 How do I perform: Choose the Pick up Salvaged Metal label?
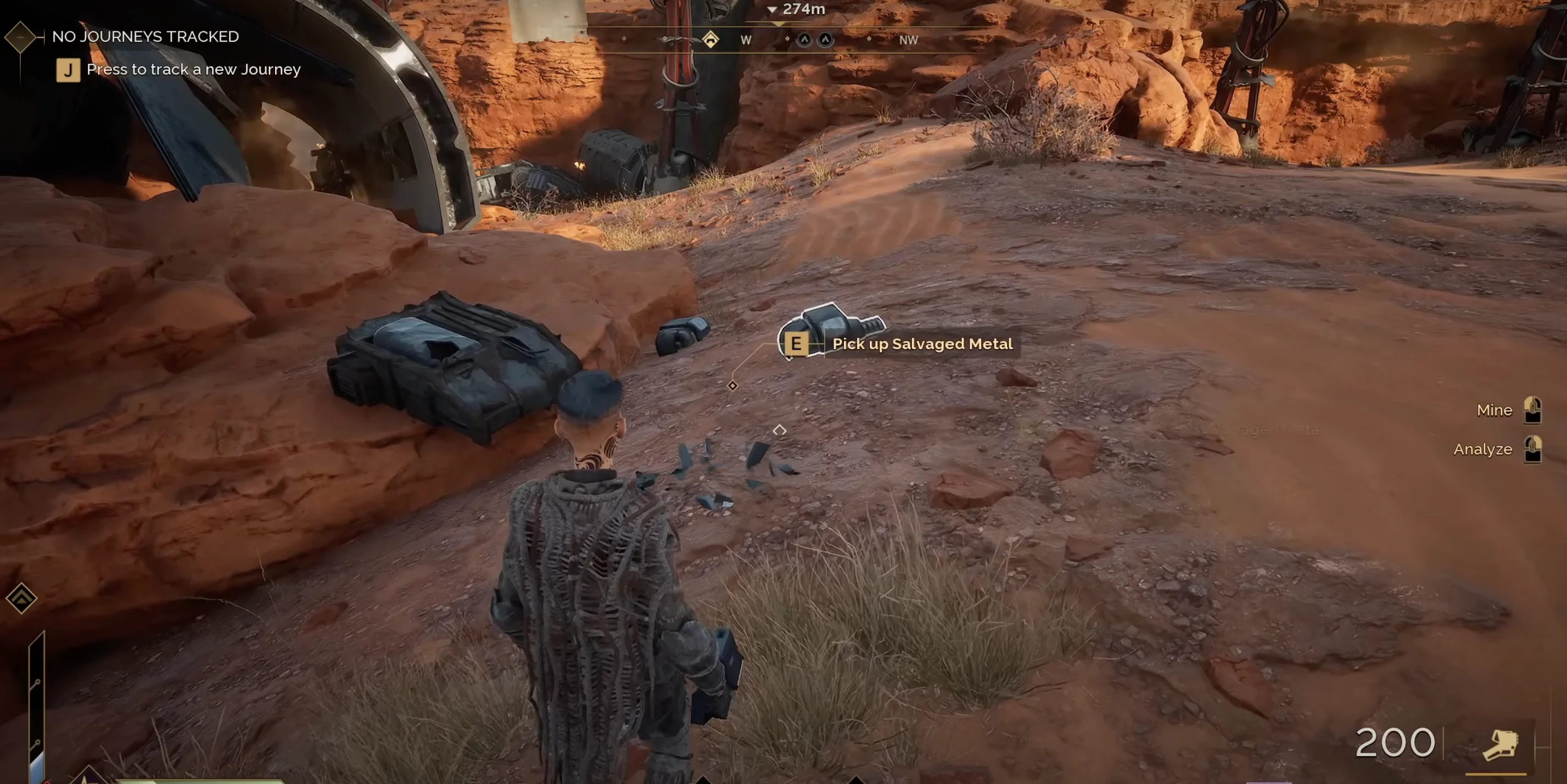pos(921,344)
